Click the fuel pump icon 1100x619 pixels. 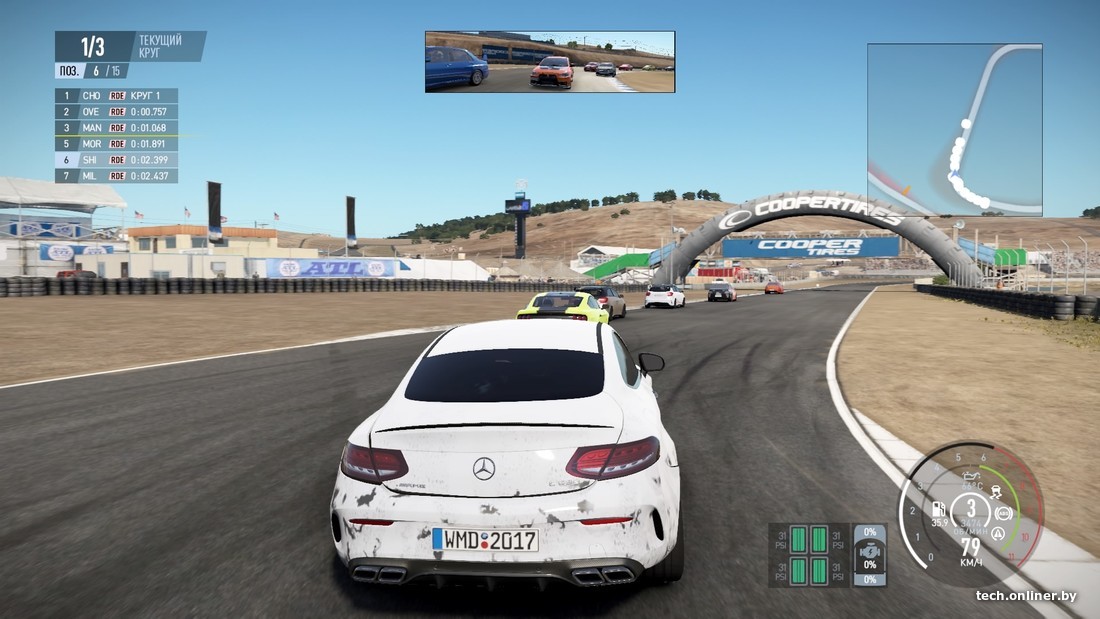click(x=938, y=508)
